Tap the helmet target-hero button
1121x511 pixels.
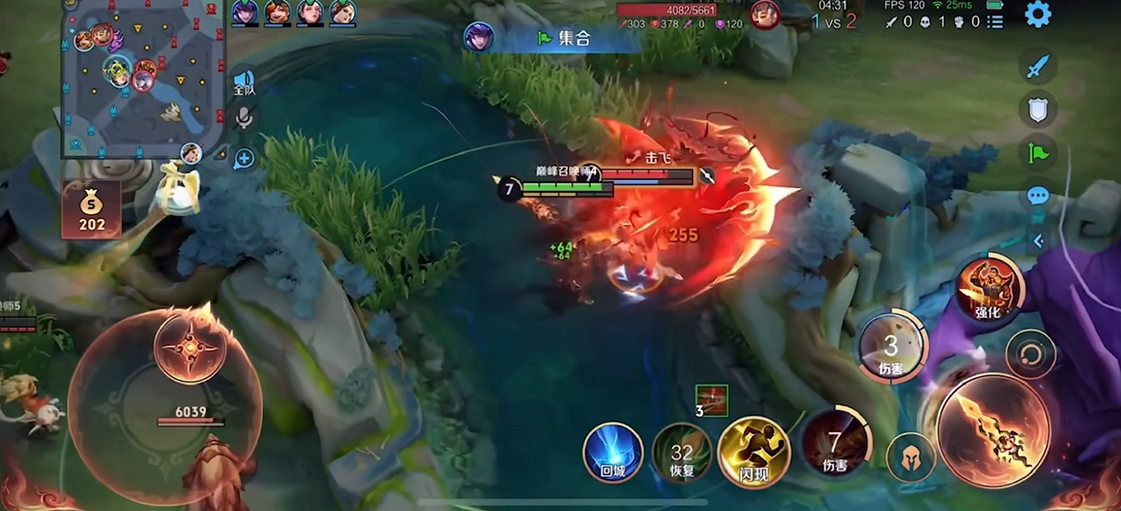[910, 459]
